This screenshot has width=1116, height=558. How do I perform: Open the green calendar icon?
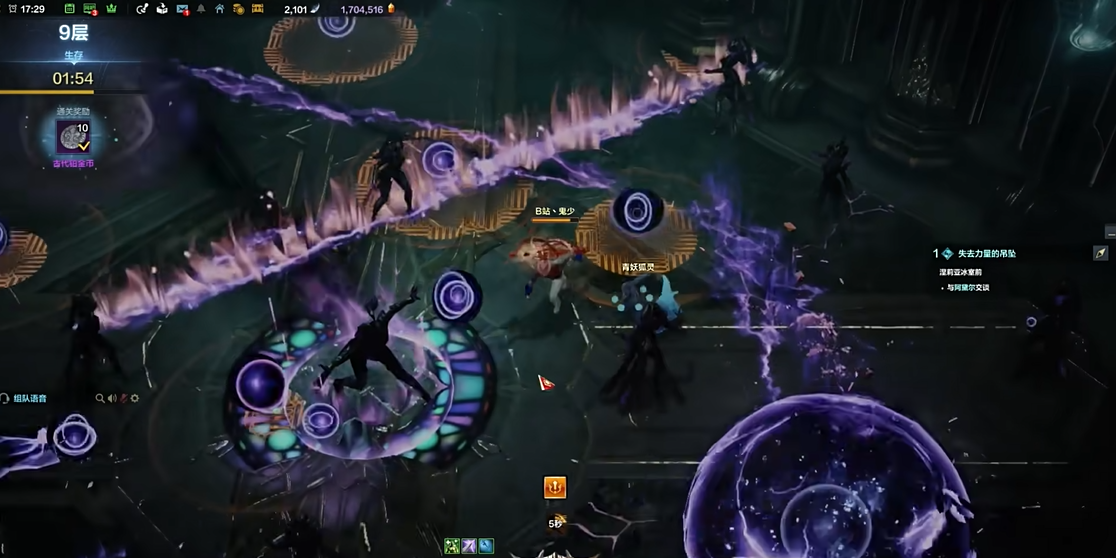[x=69, y=9]
